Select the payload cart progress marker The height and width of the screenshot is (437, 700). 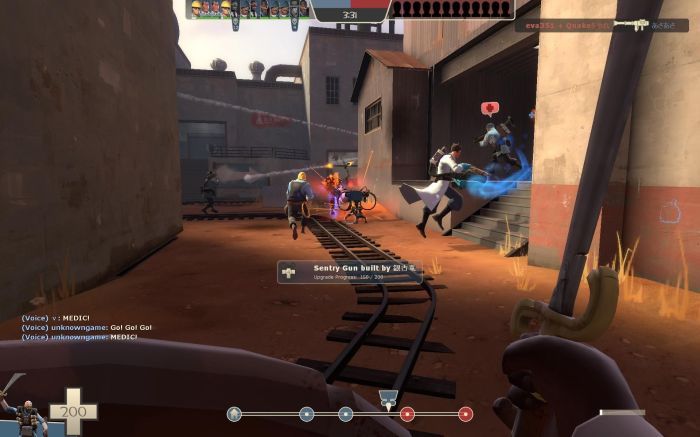click(388, 401)
